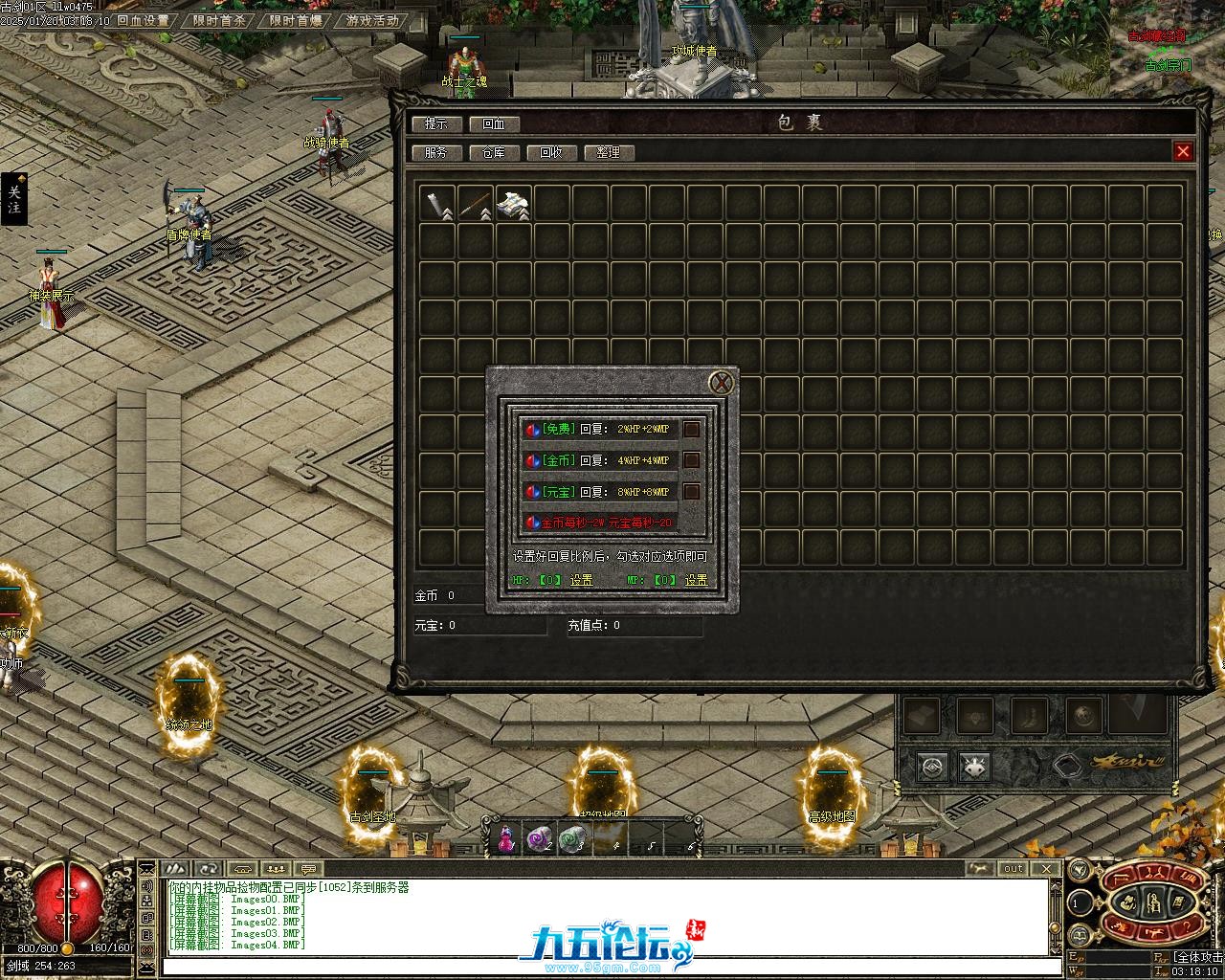Open the HP 设置 link
The image size is (1225, 980).
pos(581,580)
